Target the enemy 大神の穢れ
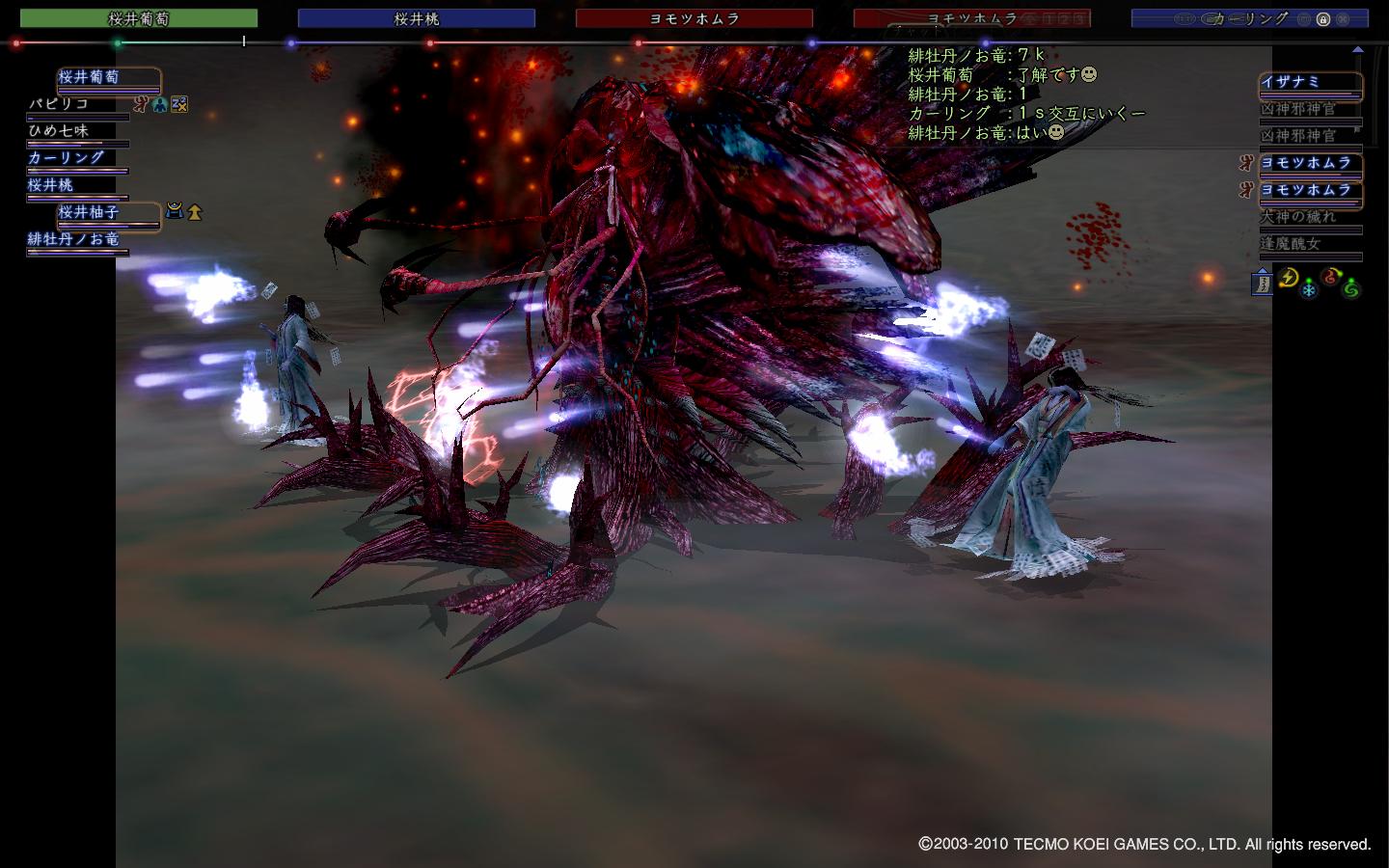 tap(1298, 218)
